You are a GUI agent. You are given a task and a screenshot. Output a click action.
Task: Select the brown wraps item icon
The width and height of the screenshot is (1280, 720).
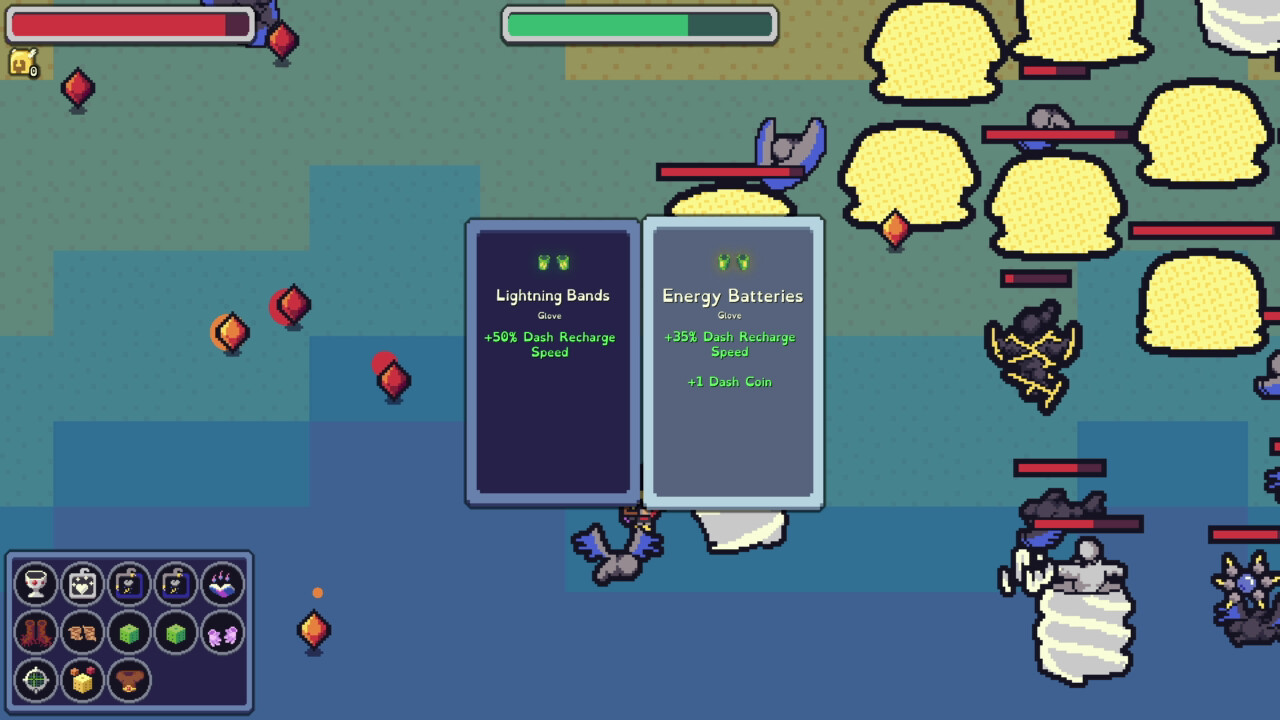click(x=82, y=633)
